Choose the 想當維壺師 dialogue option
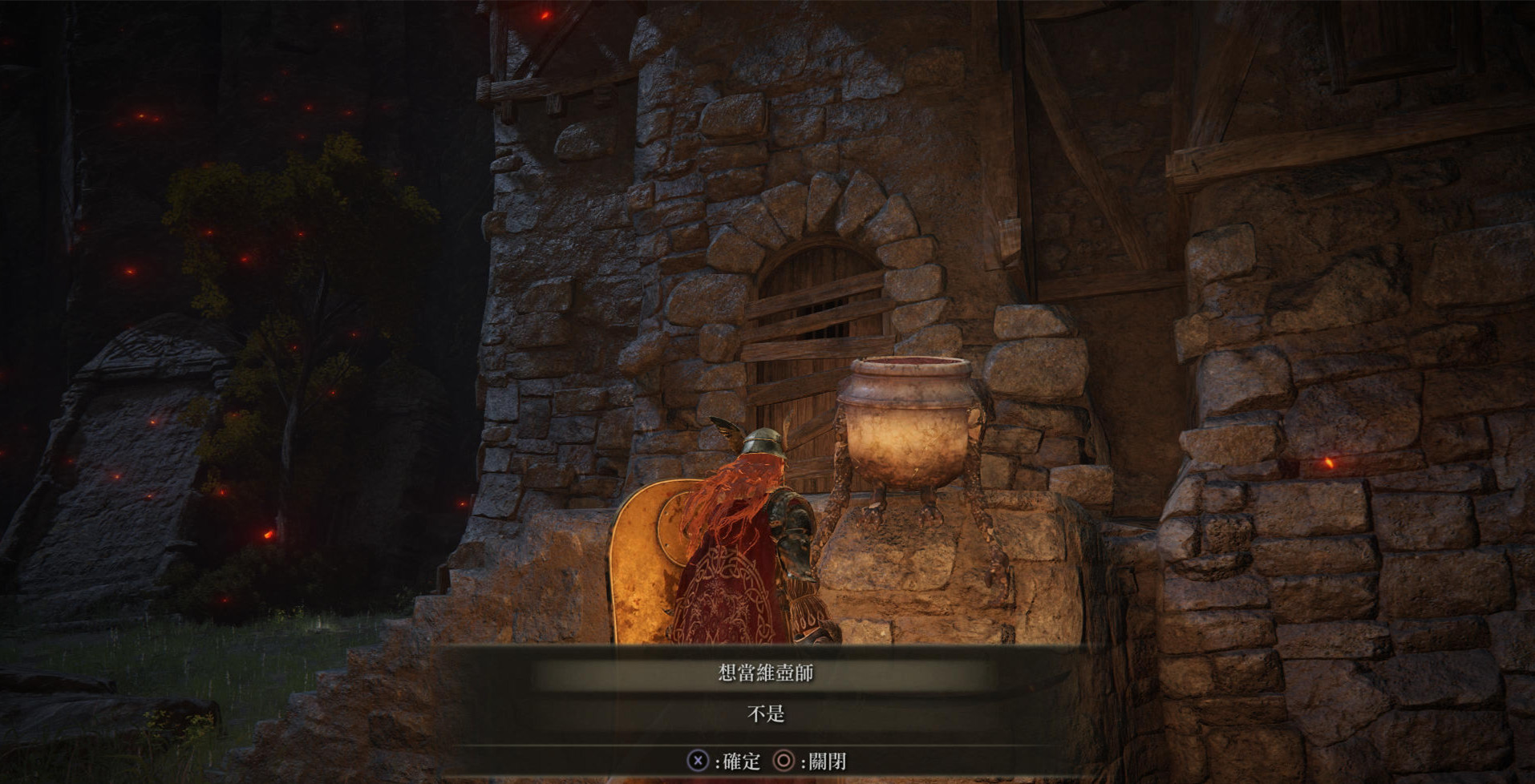 tap(766, 673)
